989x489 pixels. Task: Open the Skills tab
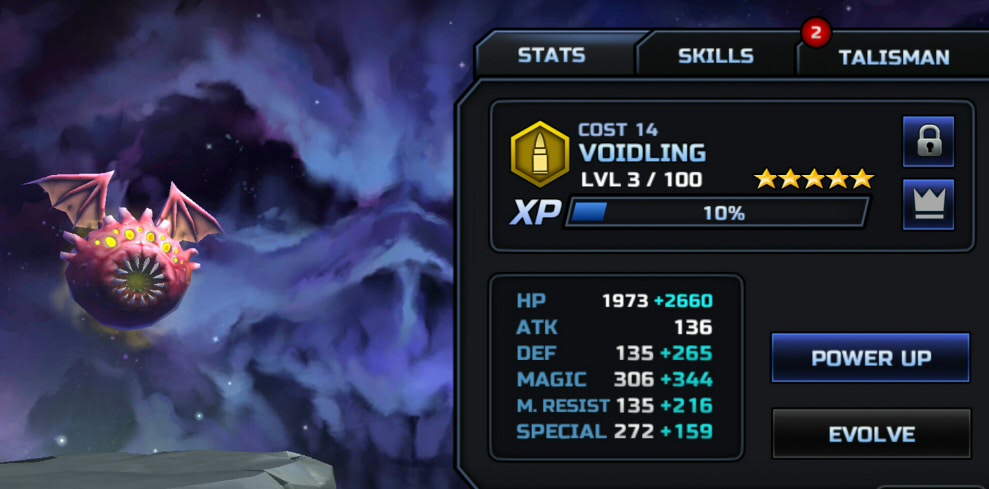coord(715,56)
